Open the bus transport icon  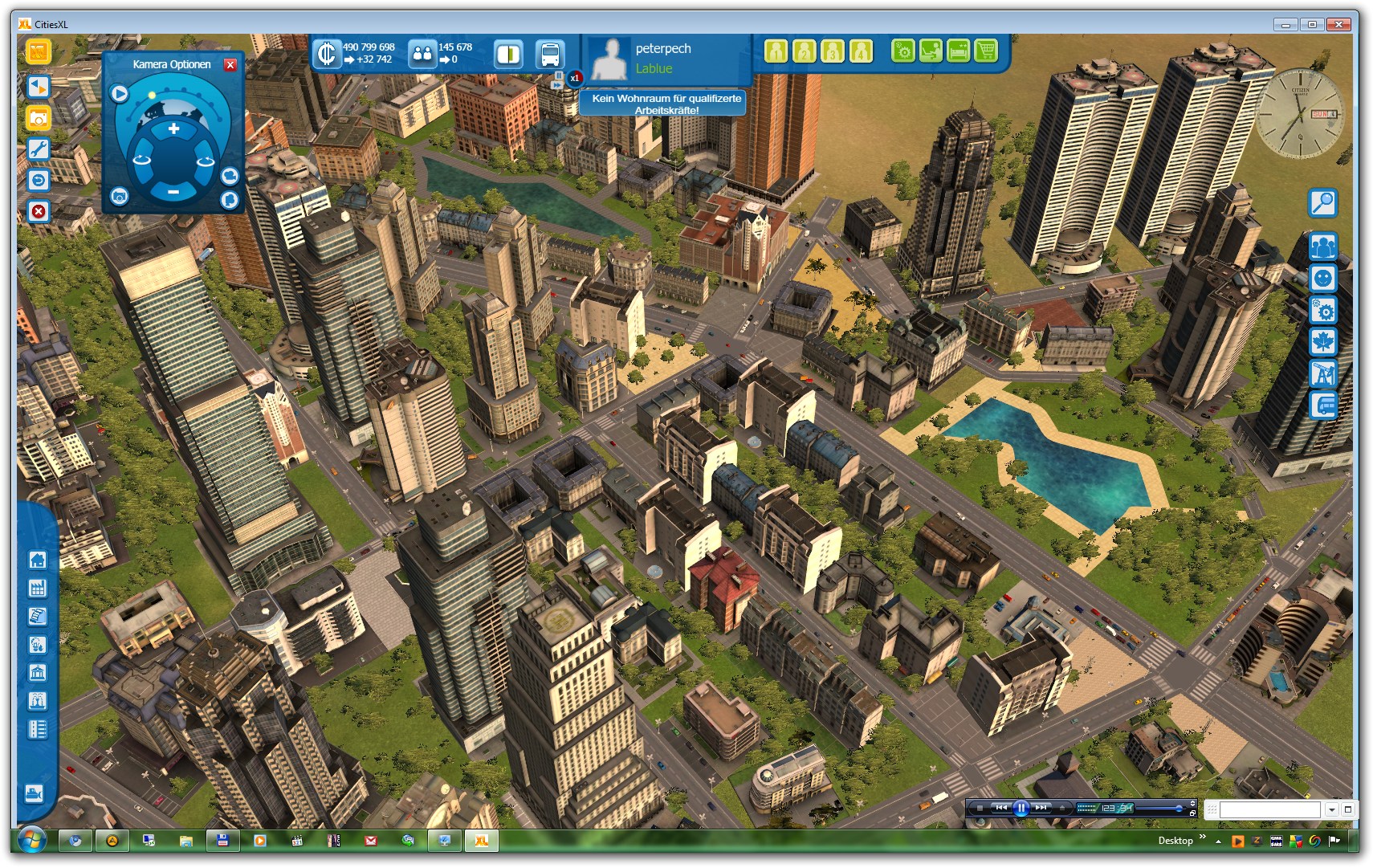point(550,55)
